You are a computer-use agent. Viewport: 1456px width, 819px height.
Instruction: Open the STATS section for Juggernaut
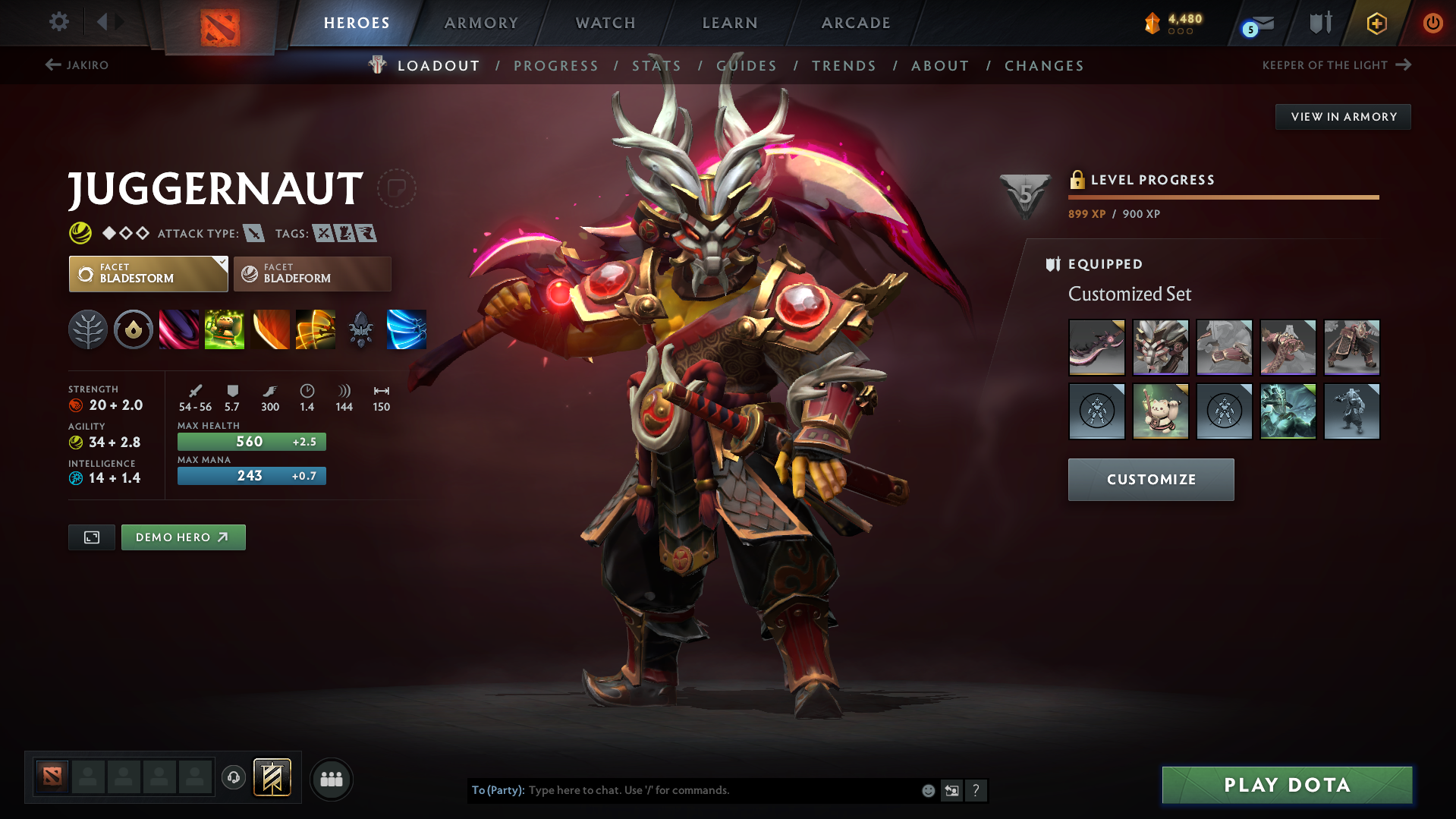(x=656, y=65)
